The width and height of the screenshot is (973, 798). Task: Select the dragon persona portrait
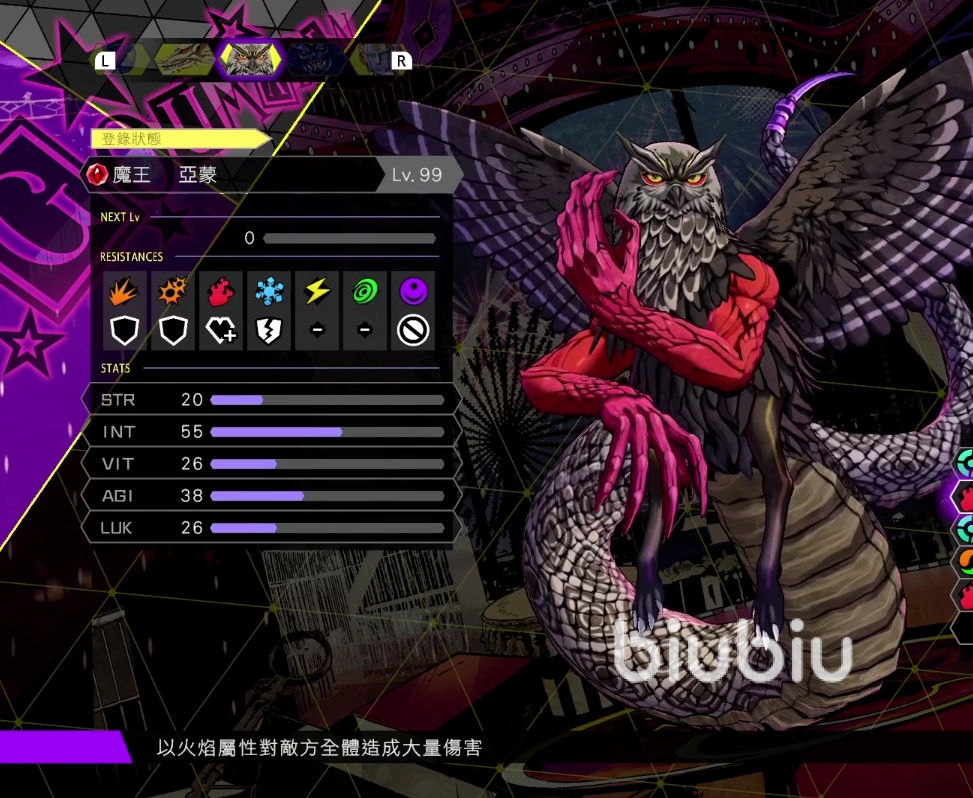(184, 60)
